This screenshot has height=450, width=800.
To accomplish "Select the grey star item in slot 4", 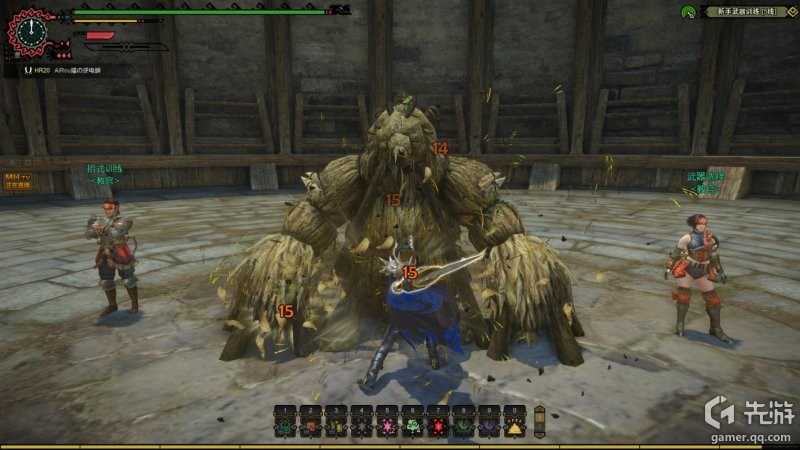I will [361, 424].
